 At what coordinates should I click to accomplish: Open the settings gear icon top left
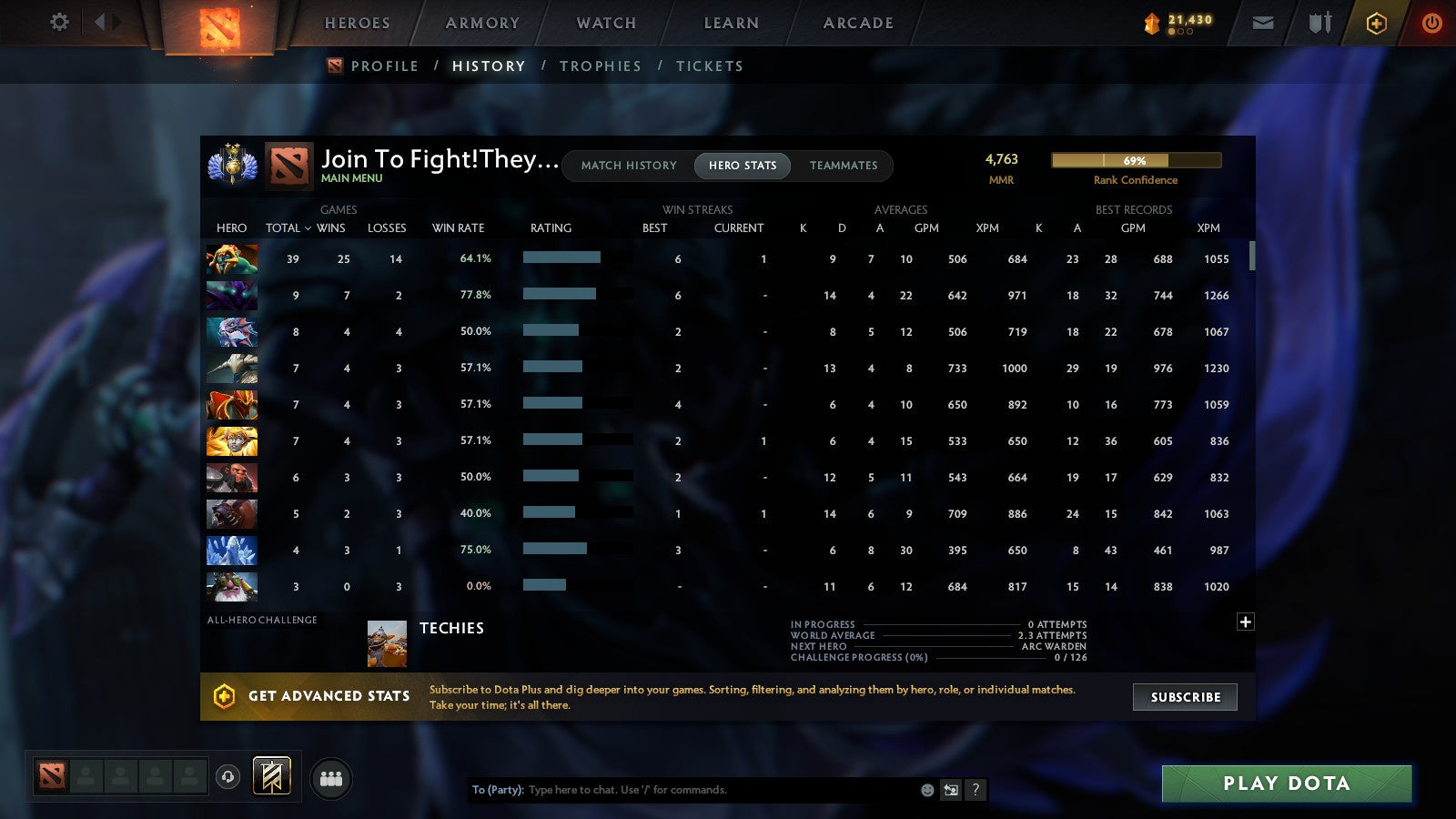click(59, 23)
